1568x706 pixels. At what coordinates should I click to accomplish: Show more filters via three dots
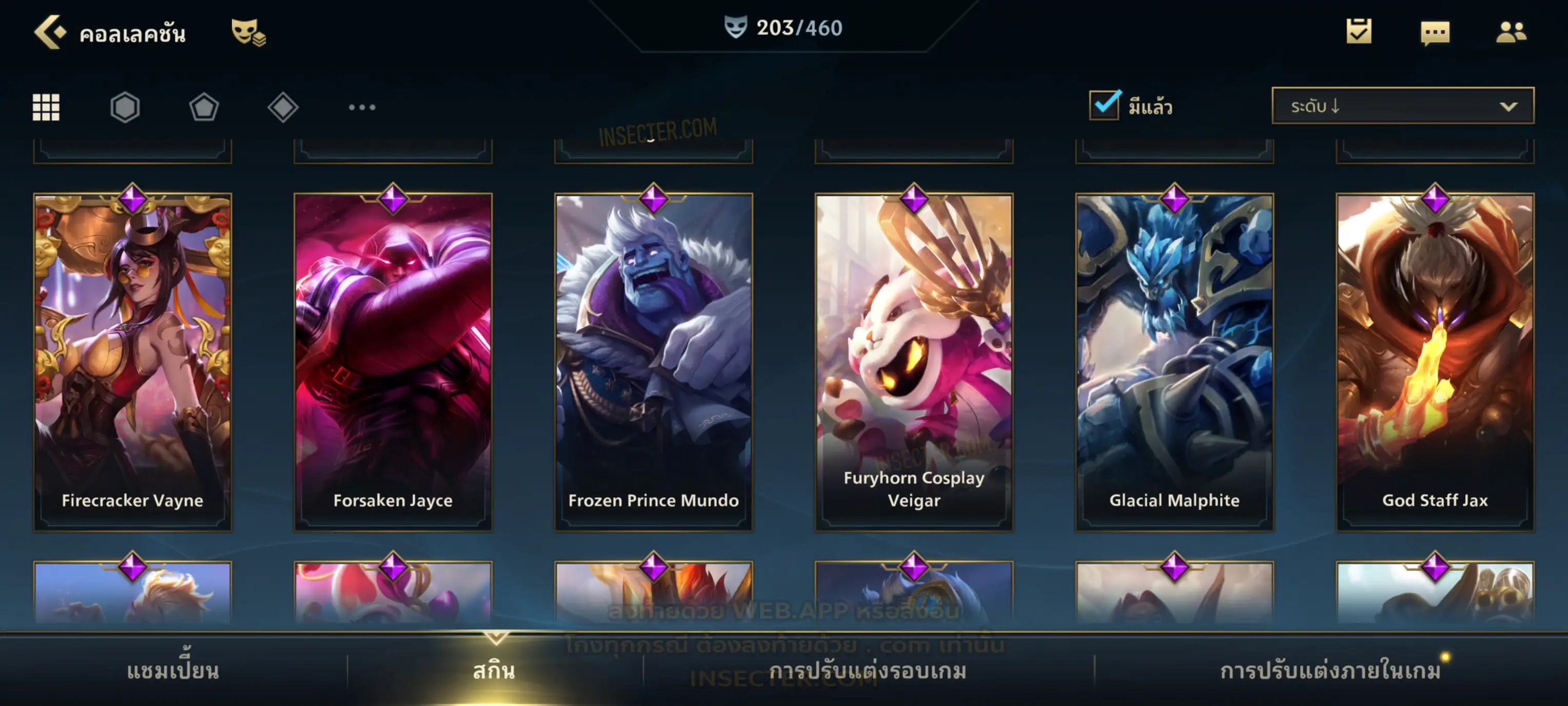coord(362,107)
